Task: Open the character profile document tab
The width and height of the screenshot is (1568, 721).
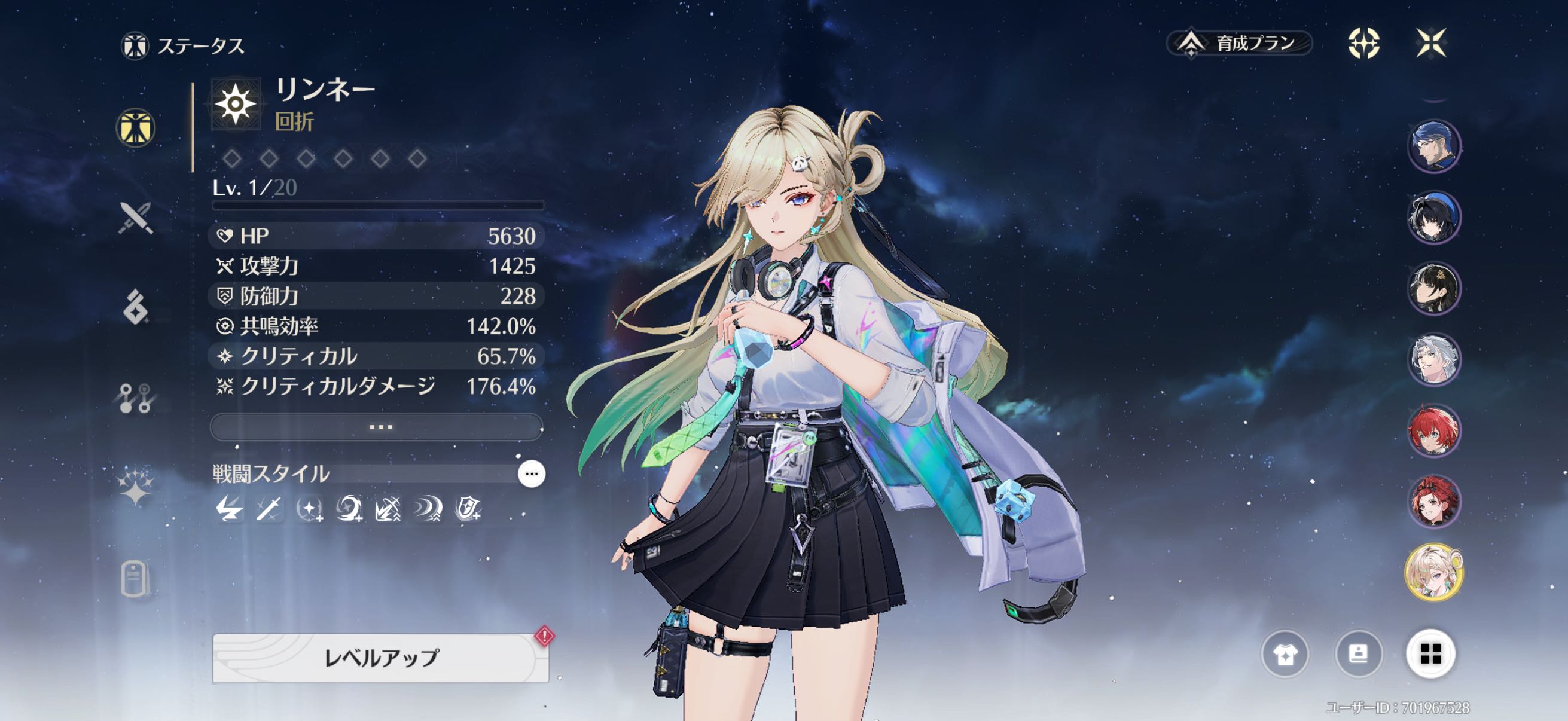Action: pyautogui.click(x=135, y=578)
